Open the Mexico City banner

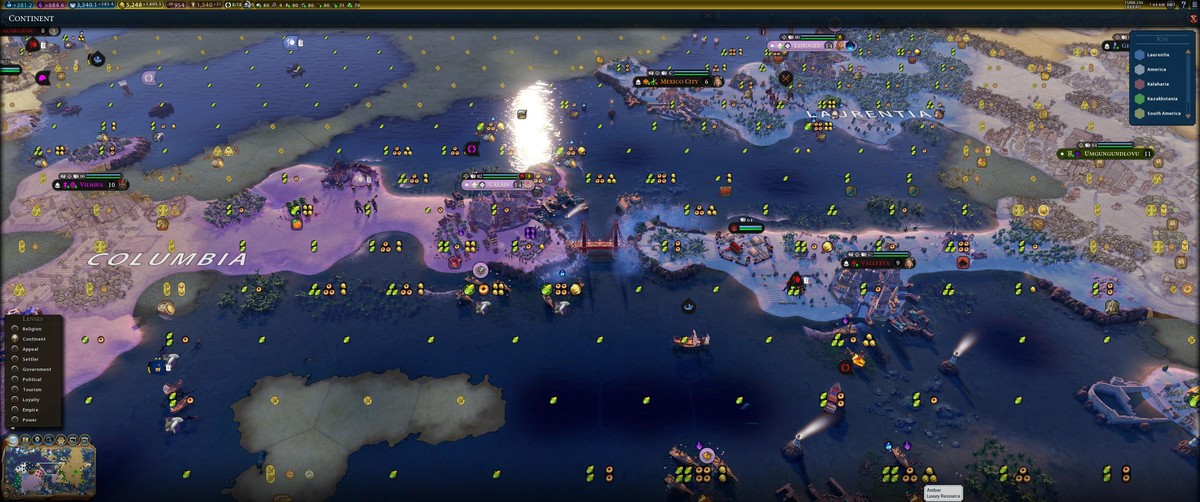[680, 82]
